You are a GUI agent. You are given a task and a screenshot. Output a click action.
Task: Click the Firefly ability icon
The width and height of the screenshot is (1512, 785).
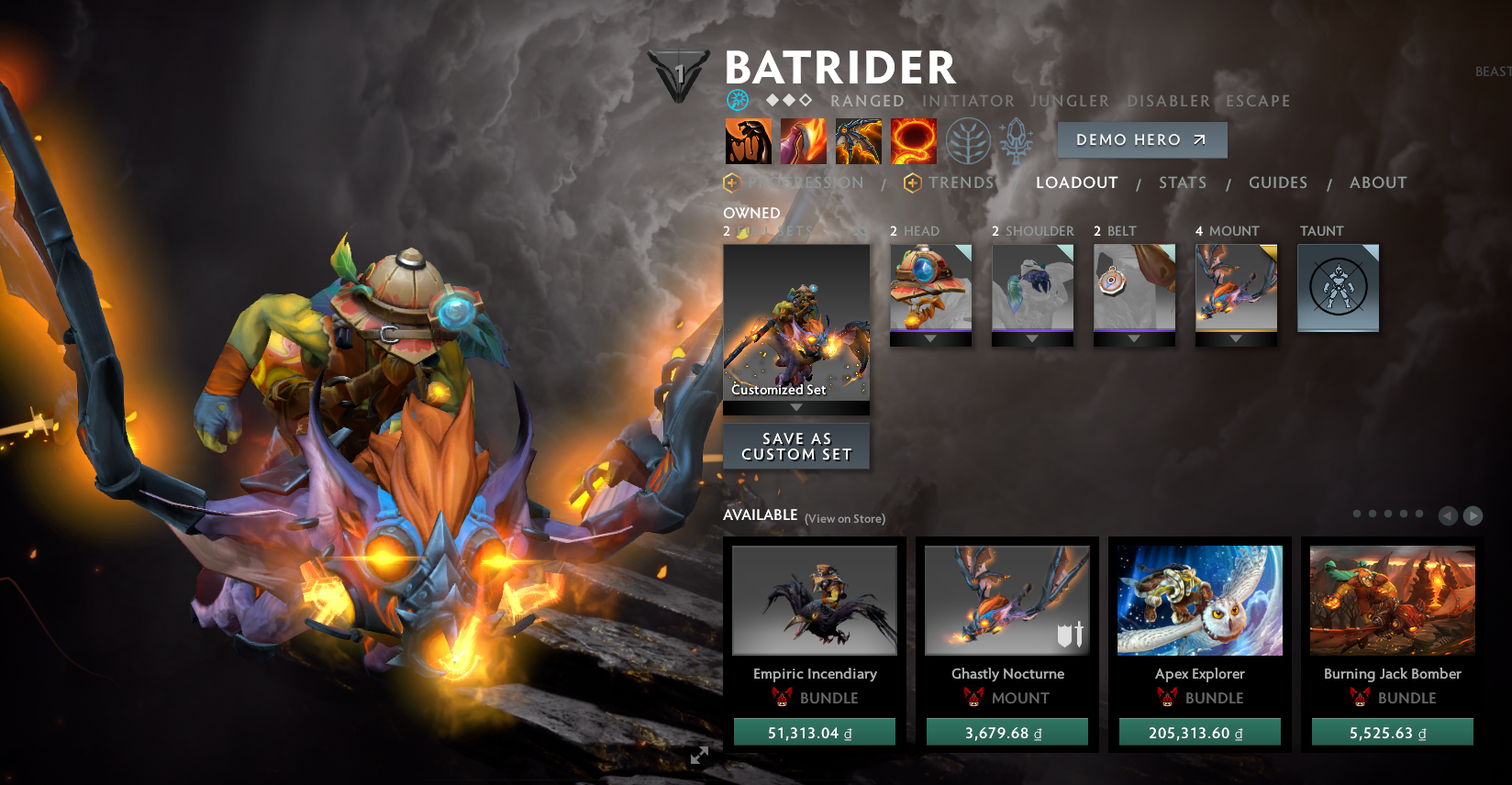(x=858, y=140)
